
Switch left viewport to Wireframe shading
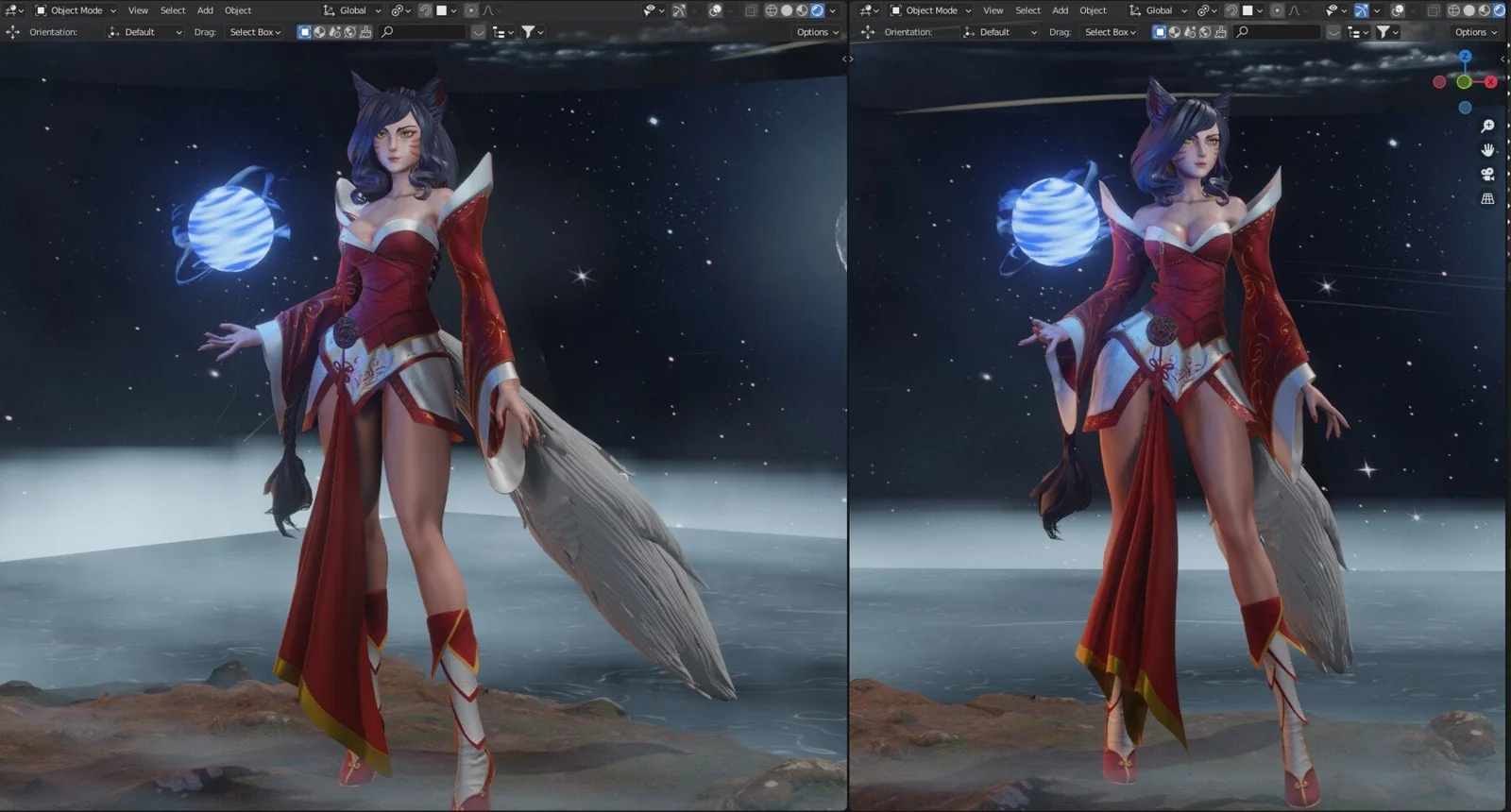tap(771, 9)
